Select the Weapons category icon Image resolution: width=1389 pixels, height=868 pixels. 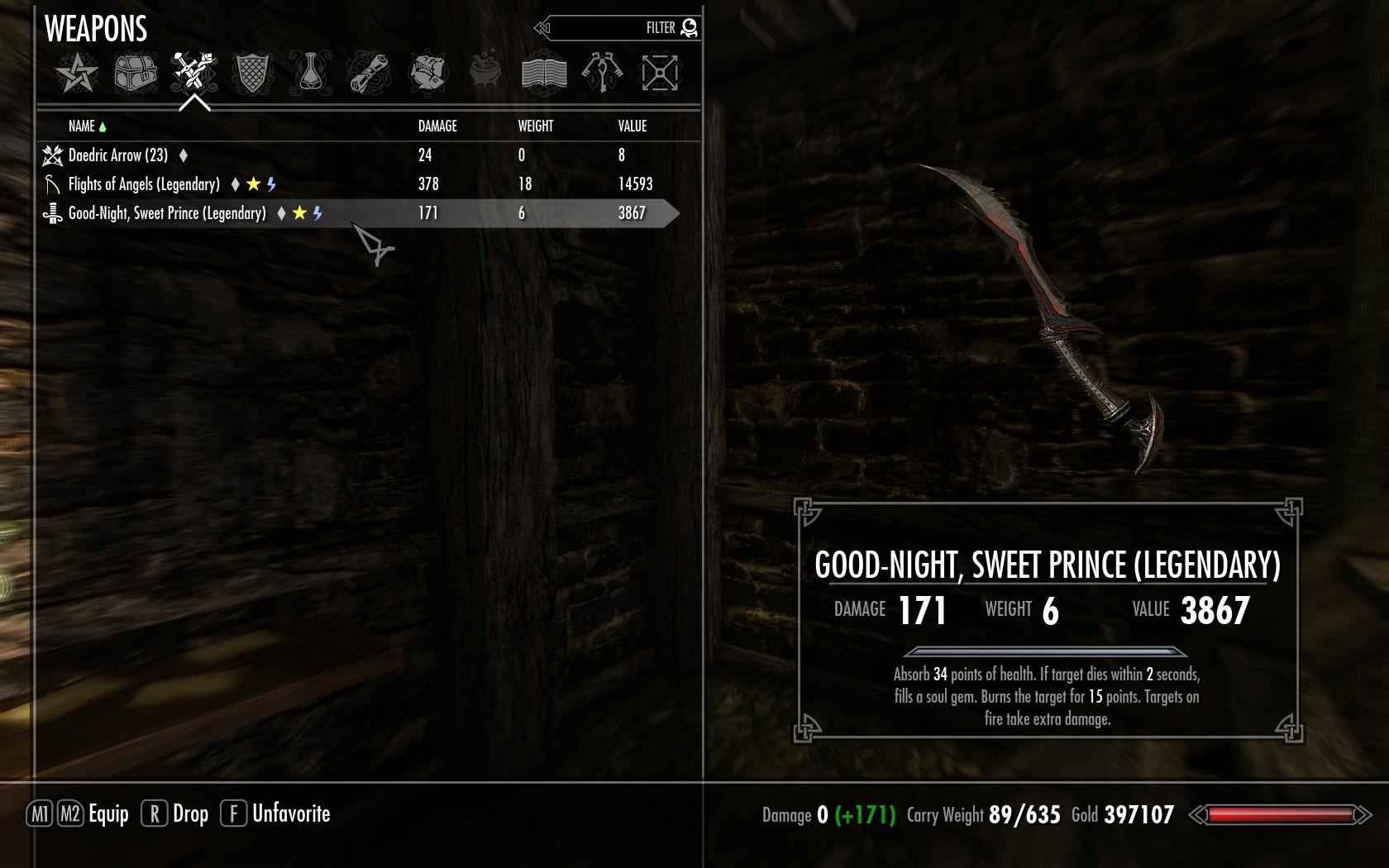click(194, 73)
